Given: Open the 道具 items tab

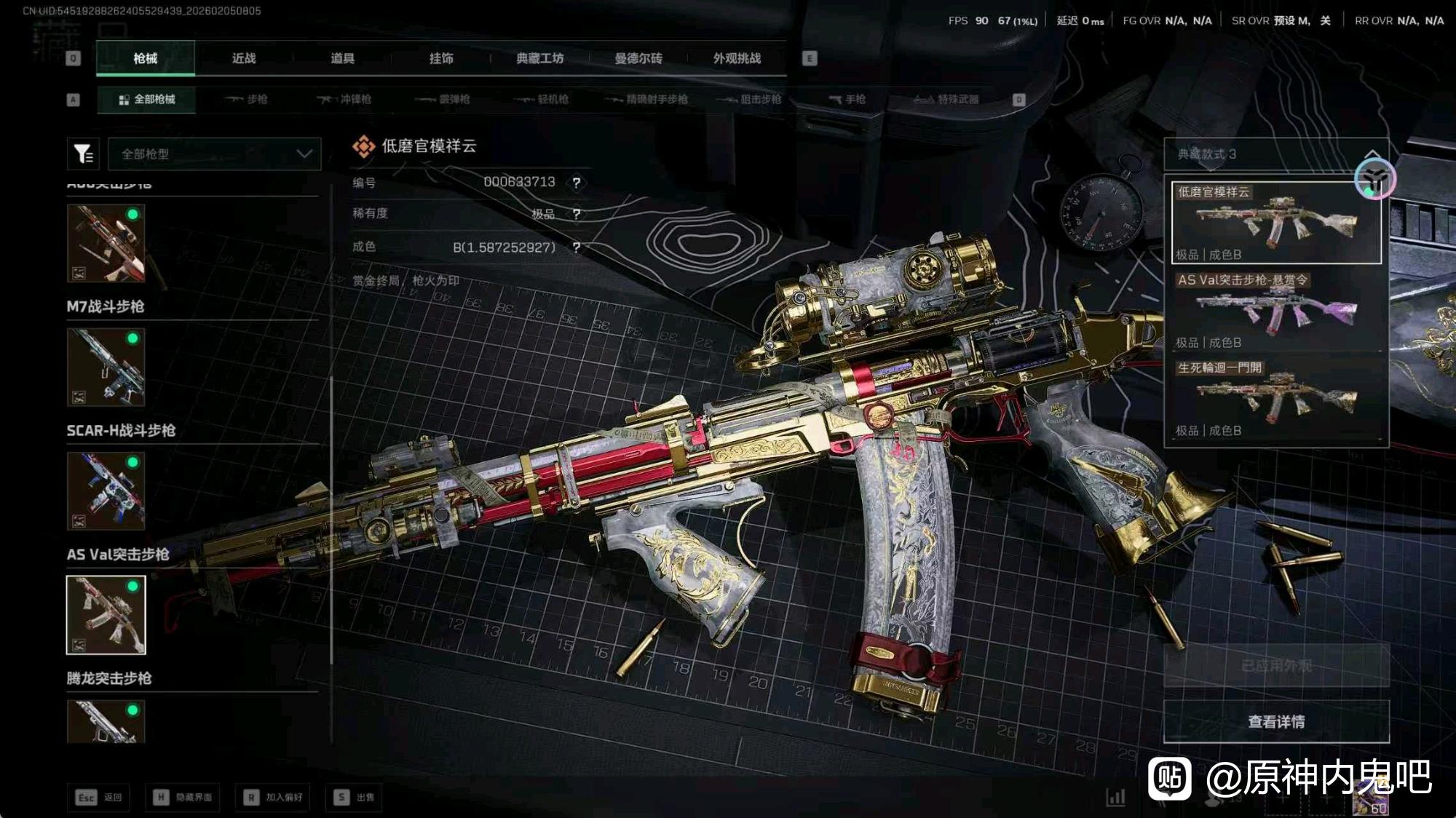Looking at the screenshot, I should 342,58.
